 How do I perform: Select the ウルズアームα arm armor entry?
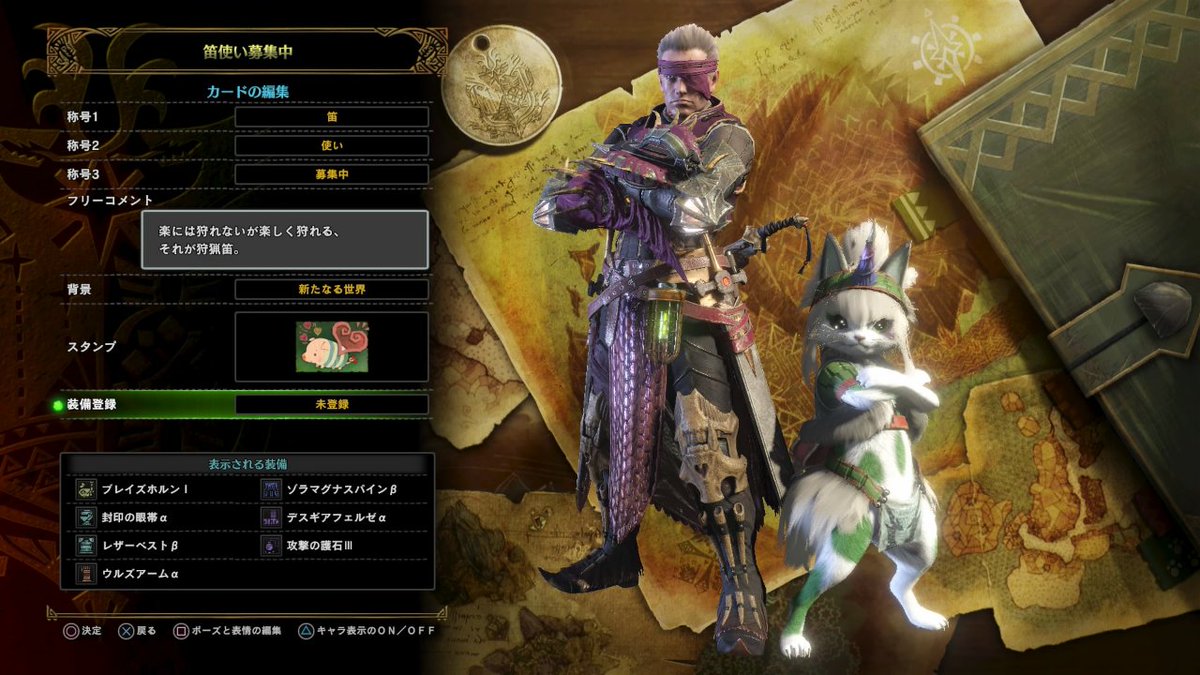pyautogui.click(x=139, y=574)
